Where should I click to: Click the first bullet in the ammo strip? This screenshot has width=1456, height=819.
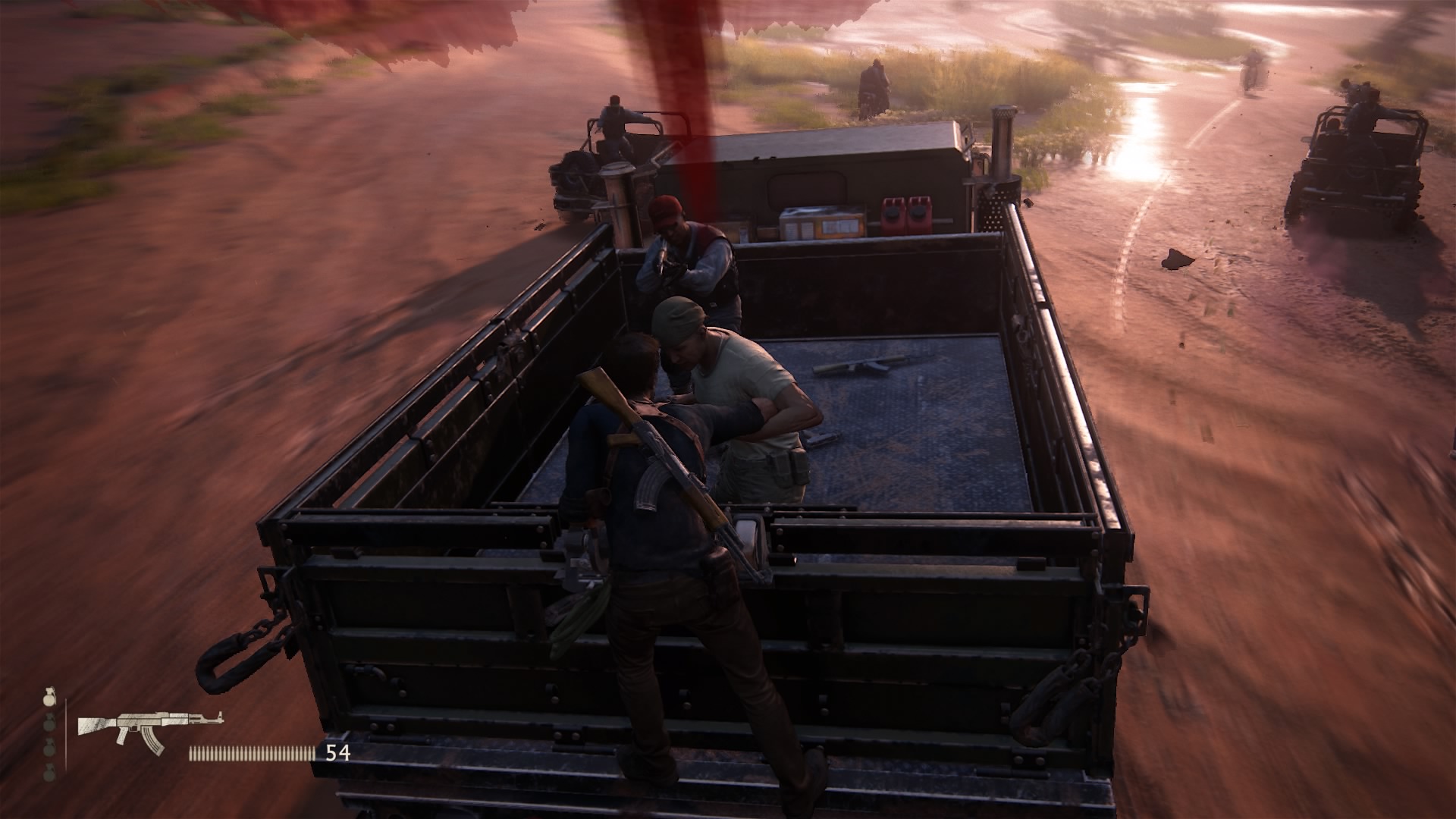click(192, 753)
